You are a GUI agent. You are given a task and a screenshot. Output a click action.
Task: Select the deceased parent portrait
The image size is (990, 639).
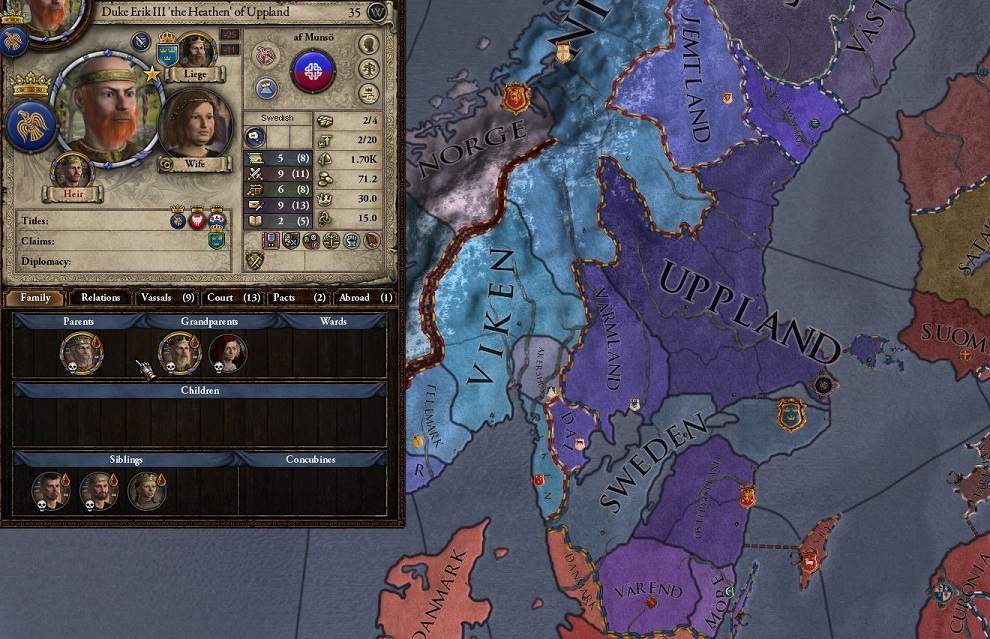coord(81,352)
